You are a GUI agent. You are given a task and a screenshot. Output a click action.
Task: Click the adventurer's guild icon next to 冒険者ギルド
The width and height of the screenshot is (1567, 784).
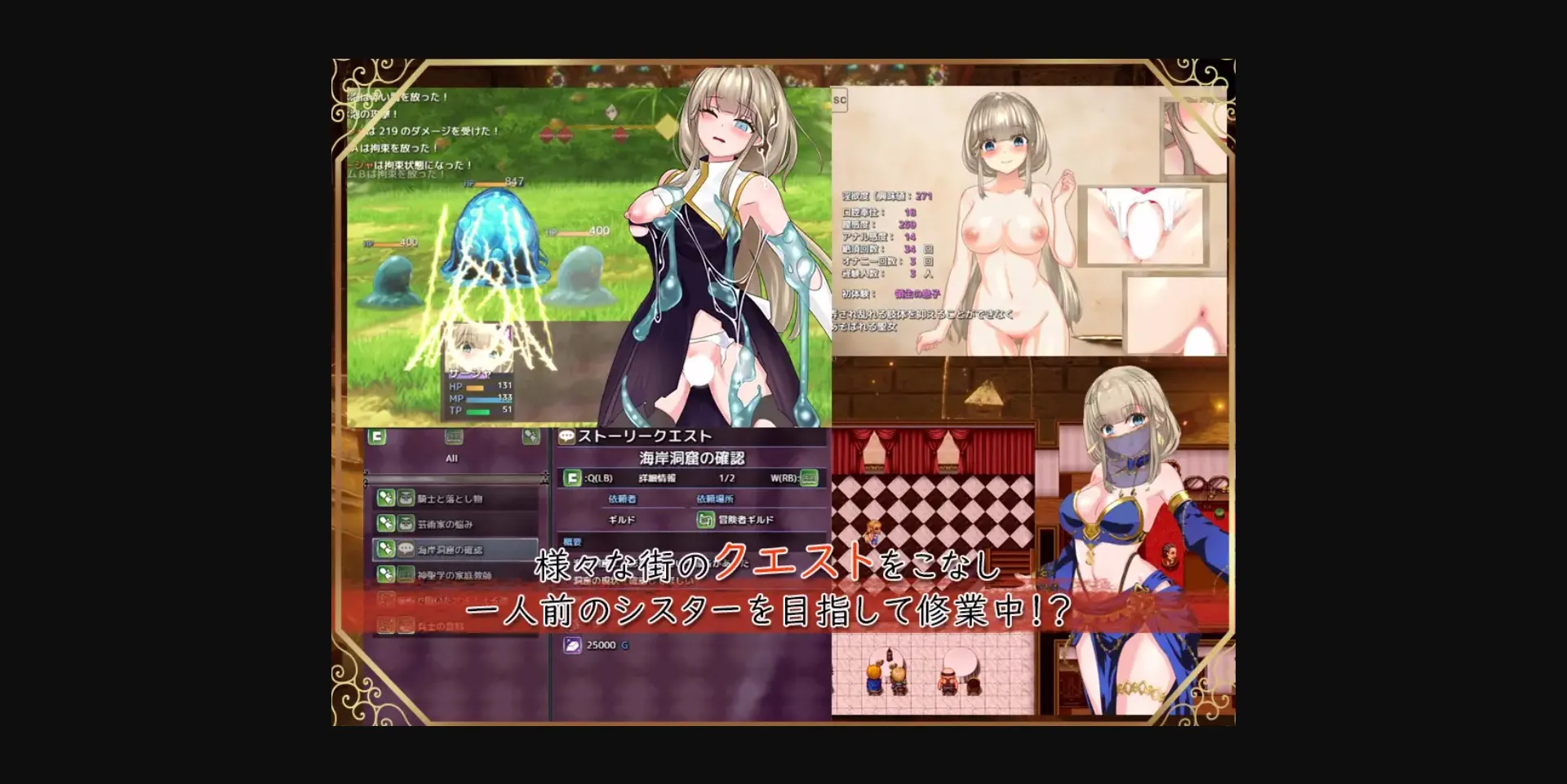point(706,520)
